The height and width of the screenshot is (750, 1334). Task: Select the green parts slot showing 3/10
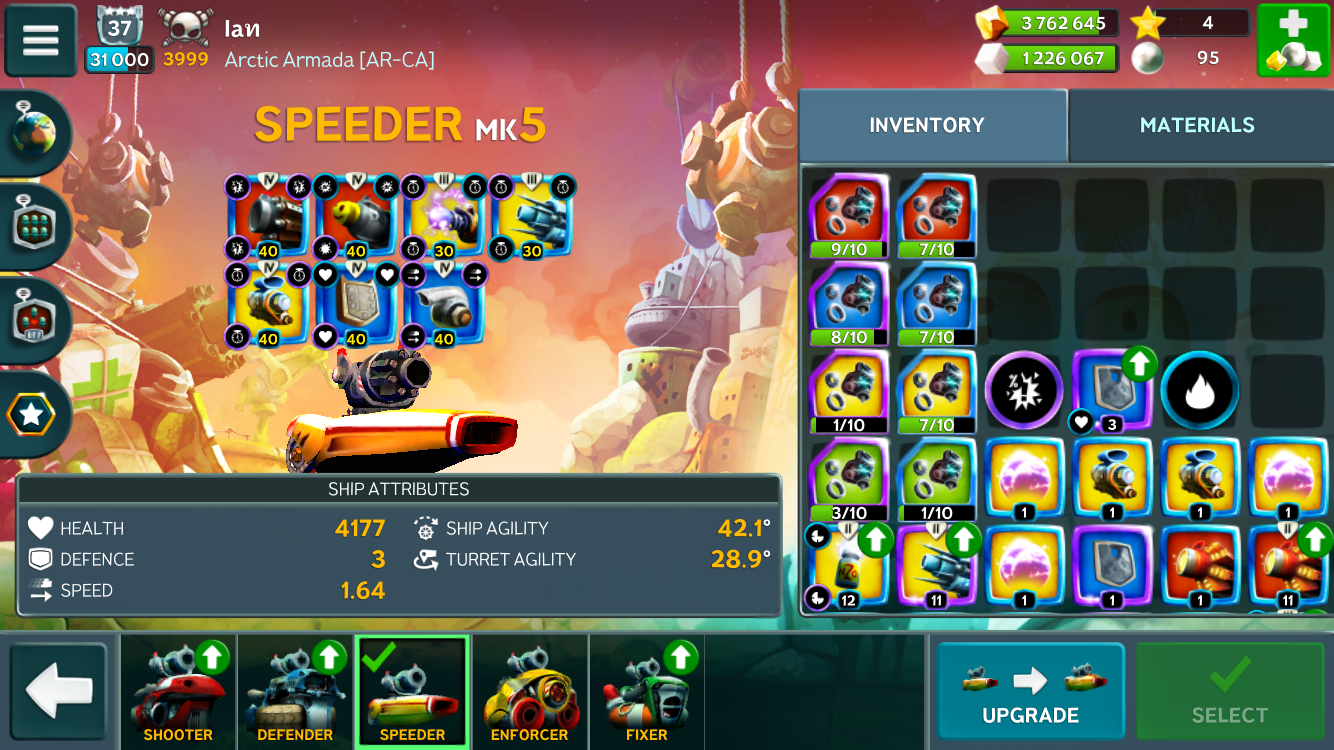point(848,479)
